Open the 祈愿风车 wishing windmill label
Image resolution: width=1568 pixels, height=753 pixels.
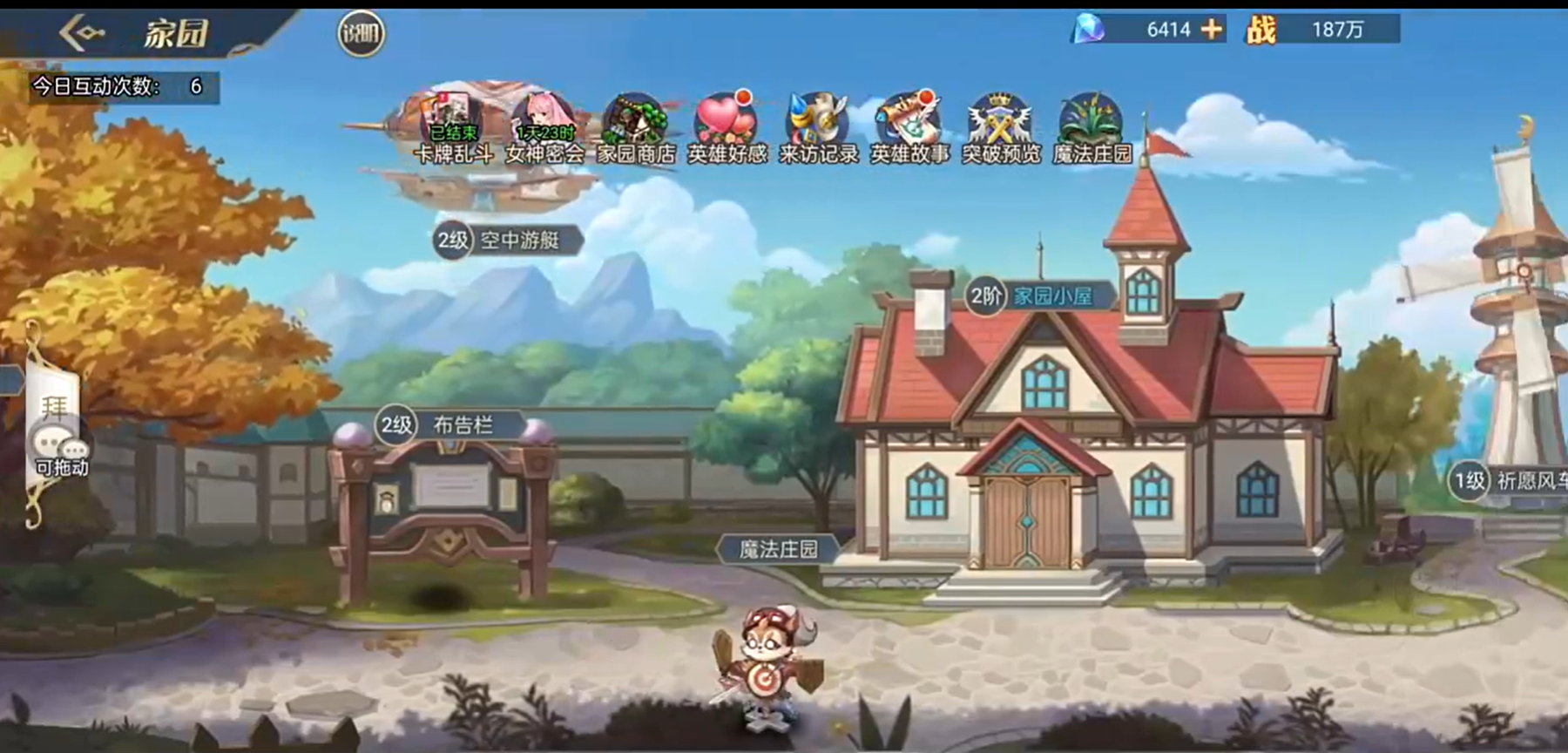1512,482
